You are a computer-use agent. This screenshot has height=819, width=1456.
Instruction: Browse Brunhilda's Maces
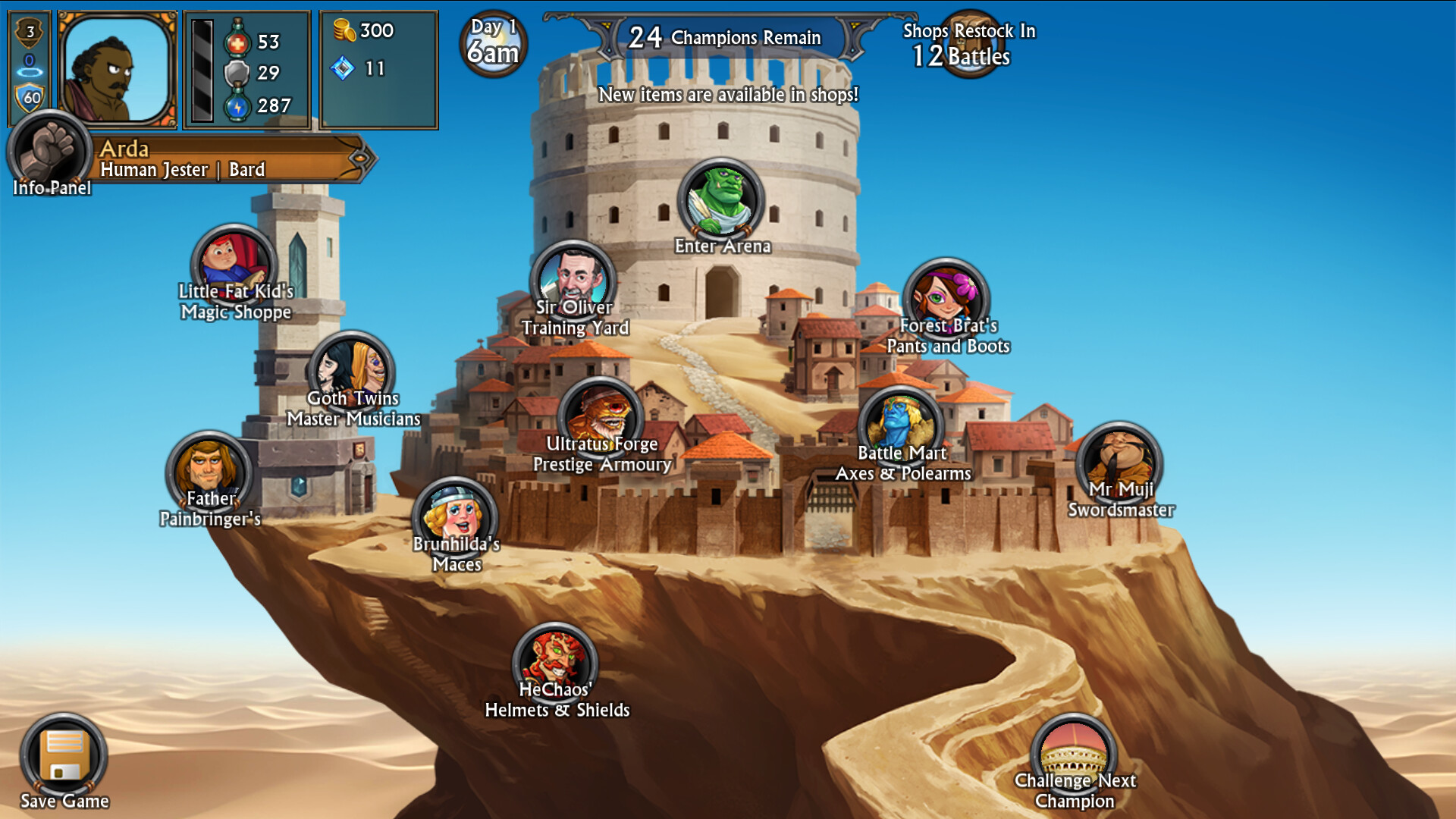click(x=455, y=518)
